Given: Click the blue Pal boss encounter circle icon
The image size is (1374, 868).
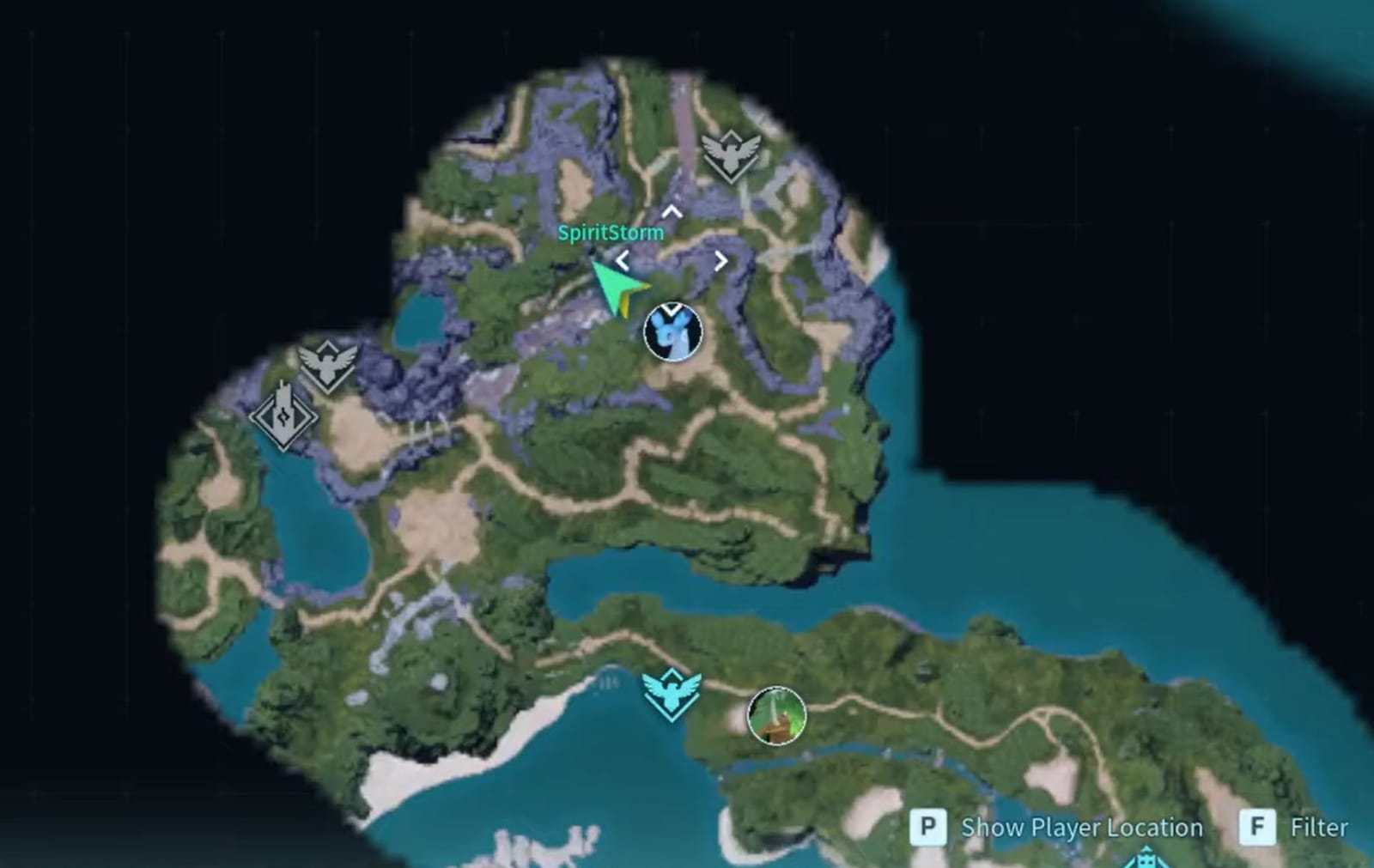Looking at the screenshot, I should [672, 331].
